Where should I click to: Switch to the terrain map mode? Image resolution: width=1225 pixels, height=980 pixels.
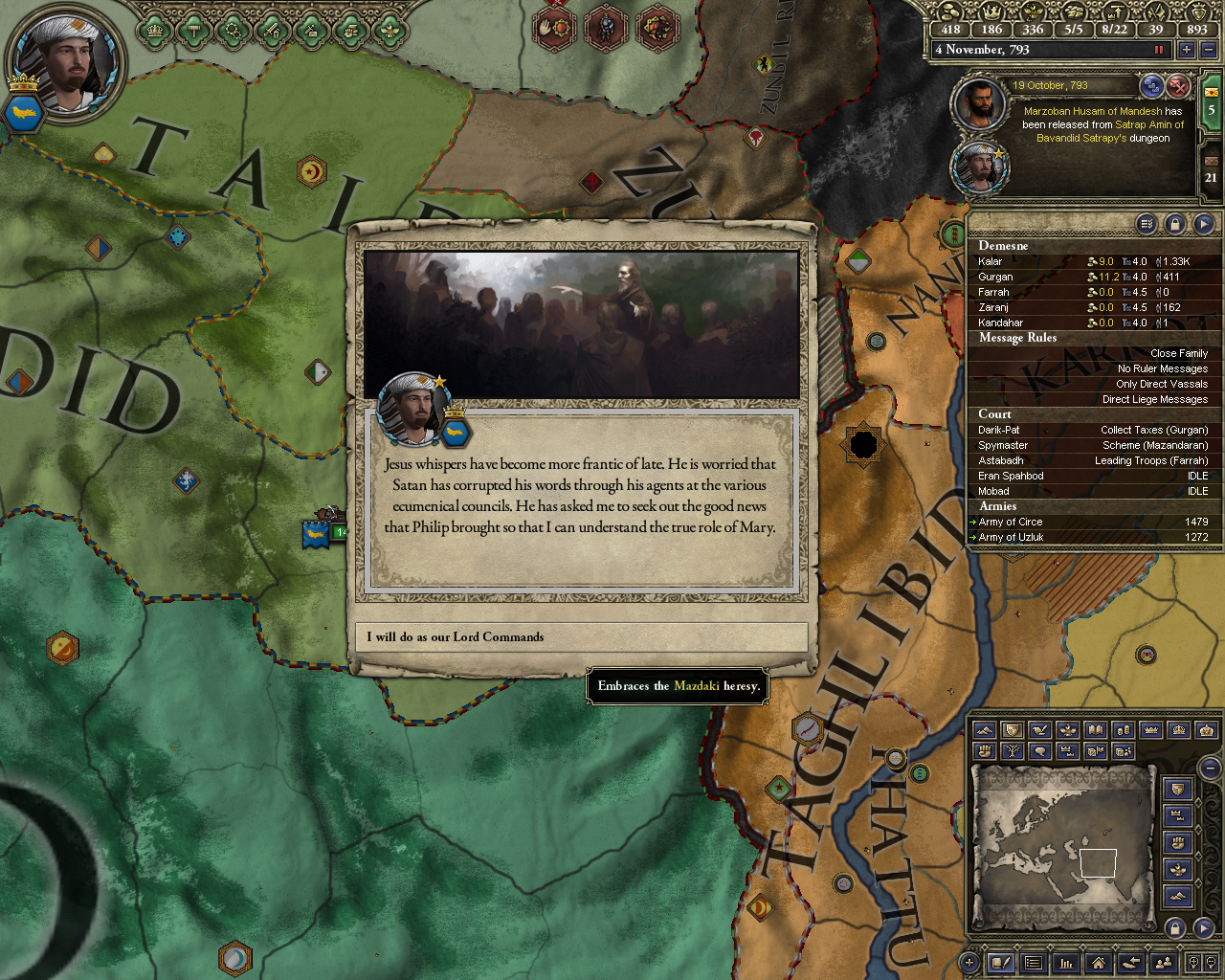984,731
